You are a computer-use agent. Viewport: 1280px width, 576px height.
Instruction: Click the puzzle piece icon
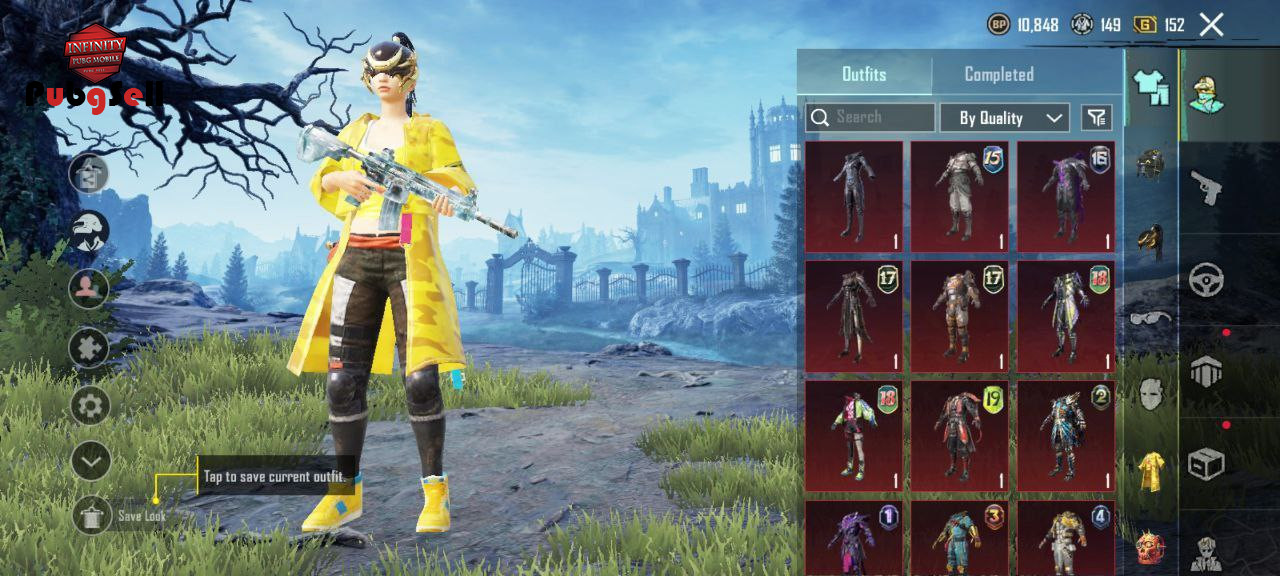[90, 348]
